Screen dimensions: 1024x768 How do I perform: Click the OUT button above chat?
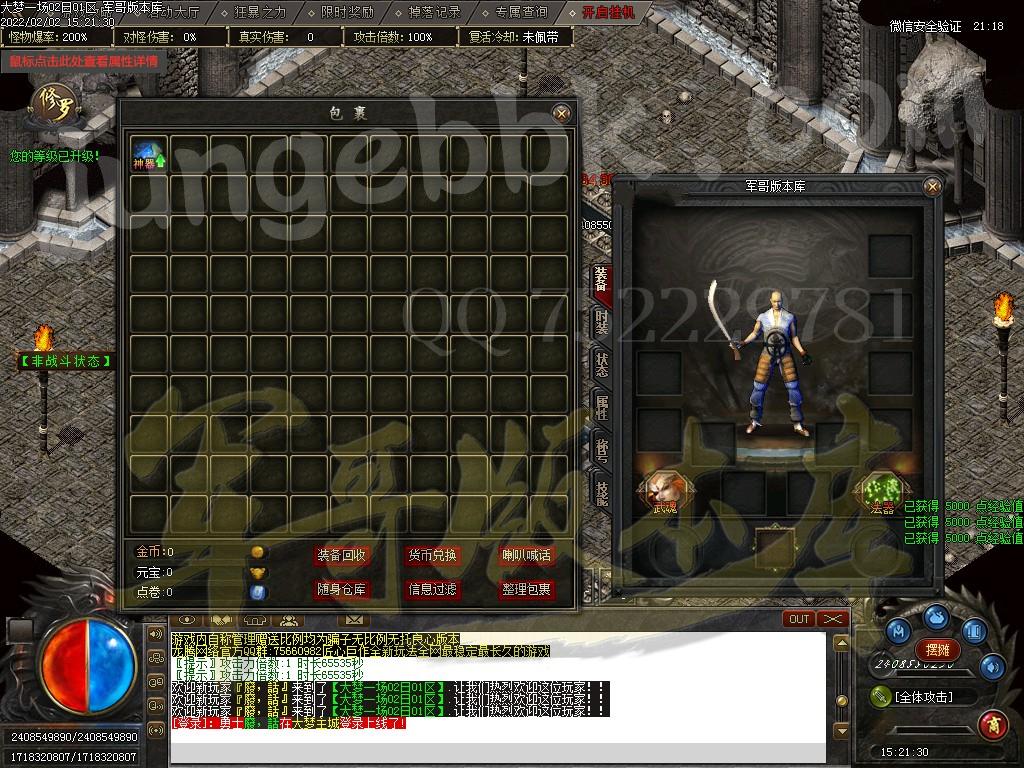[799, 619]
